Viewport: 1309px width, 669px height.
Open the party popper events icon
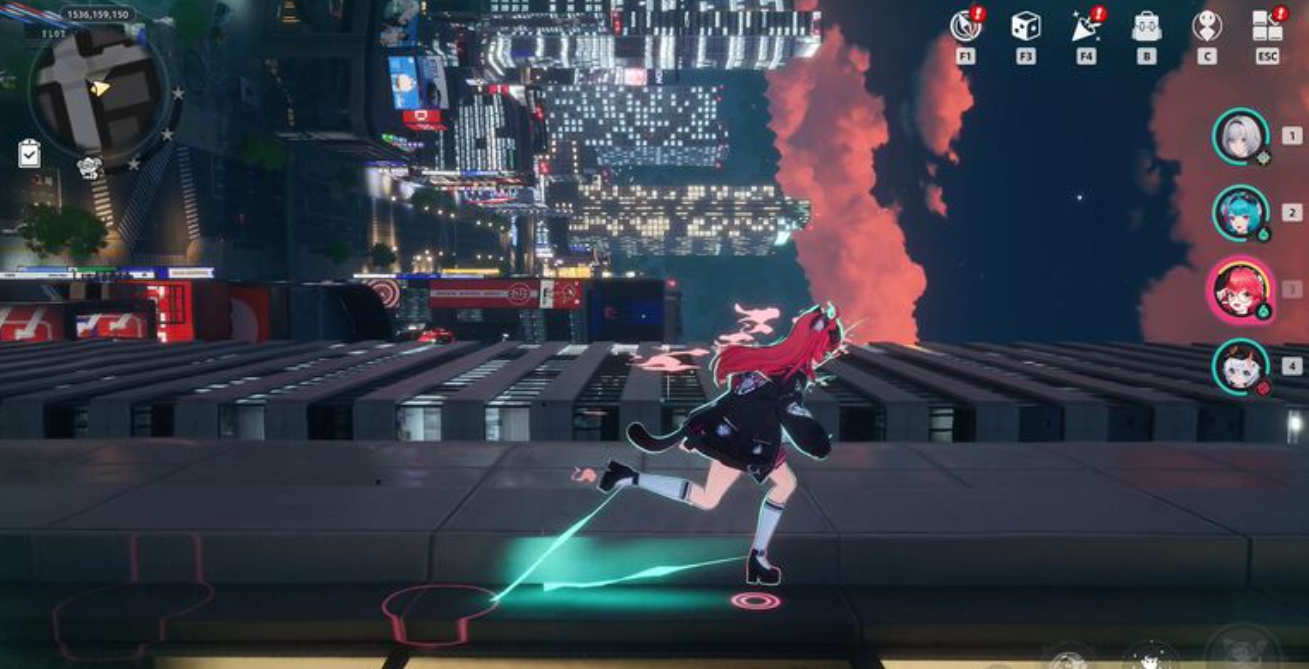[1085, 27]
